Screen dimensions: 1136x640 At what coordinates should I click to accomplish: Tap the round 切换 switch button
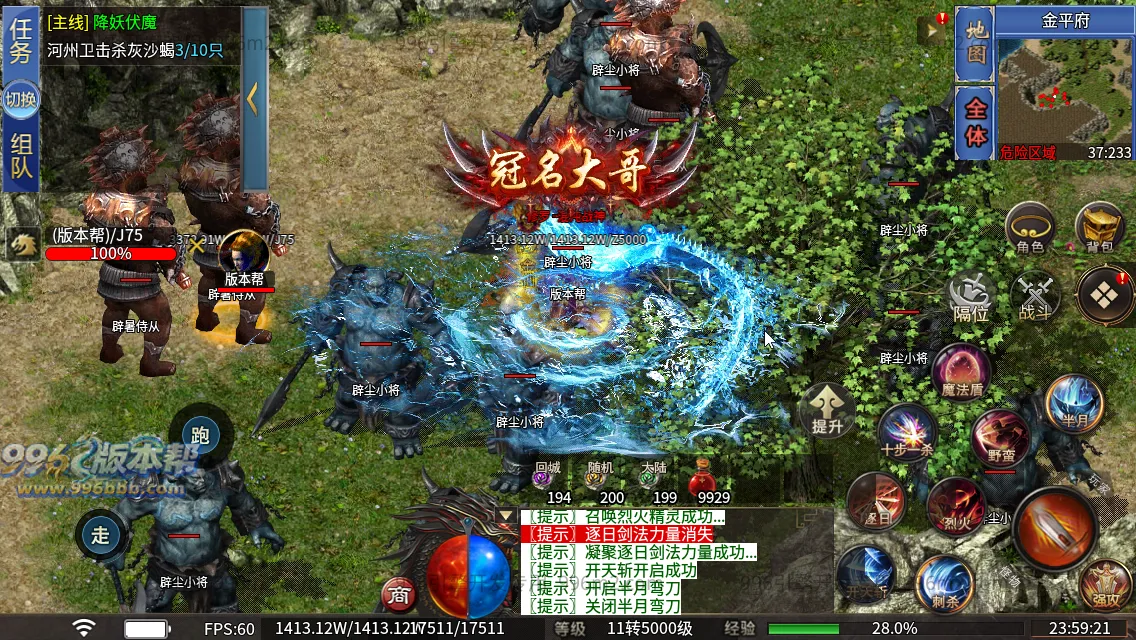[20, 100]
